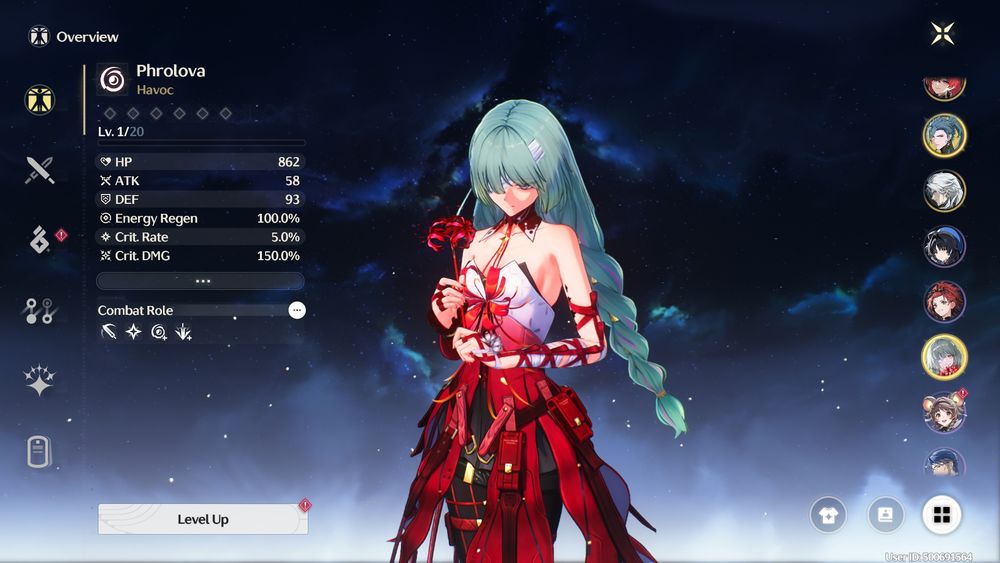The height and width of the screenshot is (563, 1000).
Task: Click the Level Up button
Action: 203,519
